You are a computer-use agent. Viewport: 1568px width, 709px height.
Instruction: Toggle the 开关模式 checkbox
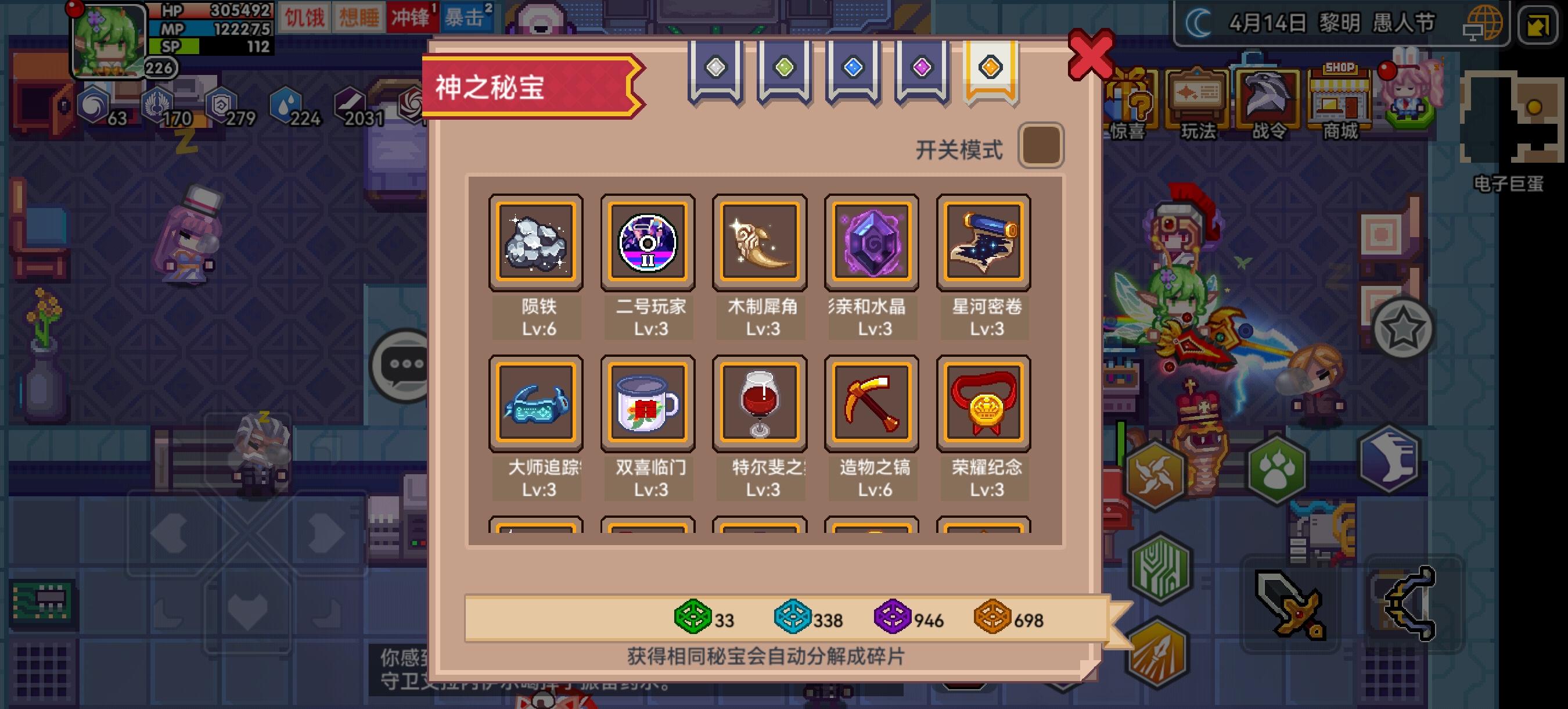click(x=1042, y=144)
